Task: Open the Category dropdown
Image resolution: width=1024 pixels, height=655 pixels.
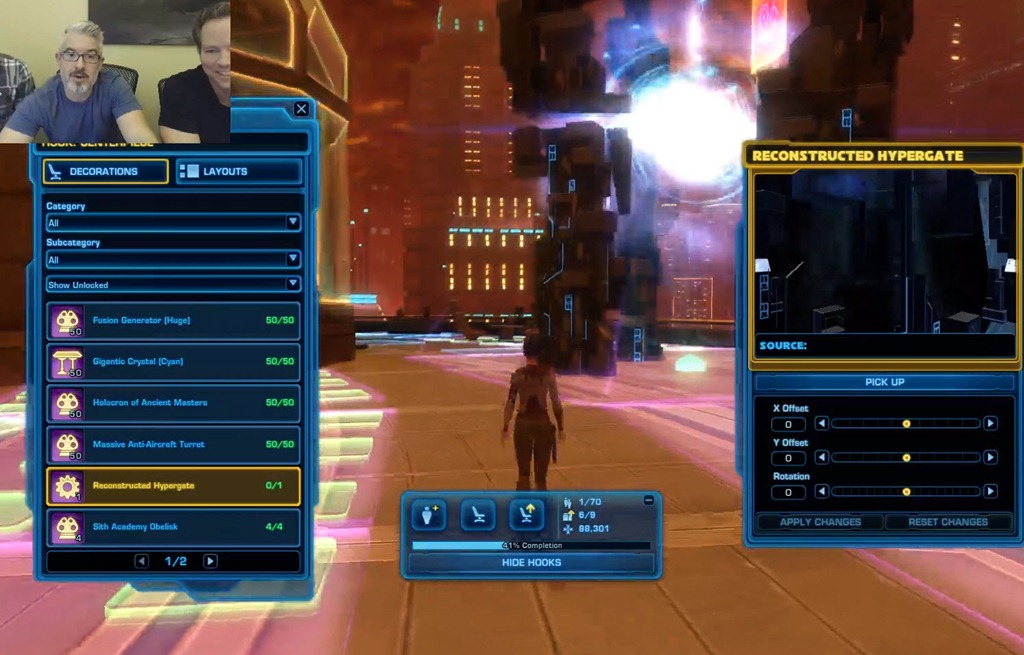Action: (173, 223)
